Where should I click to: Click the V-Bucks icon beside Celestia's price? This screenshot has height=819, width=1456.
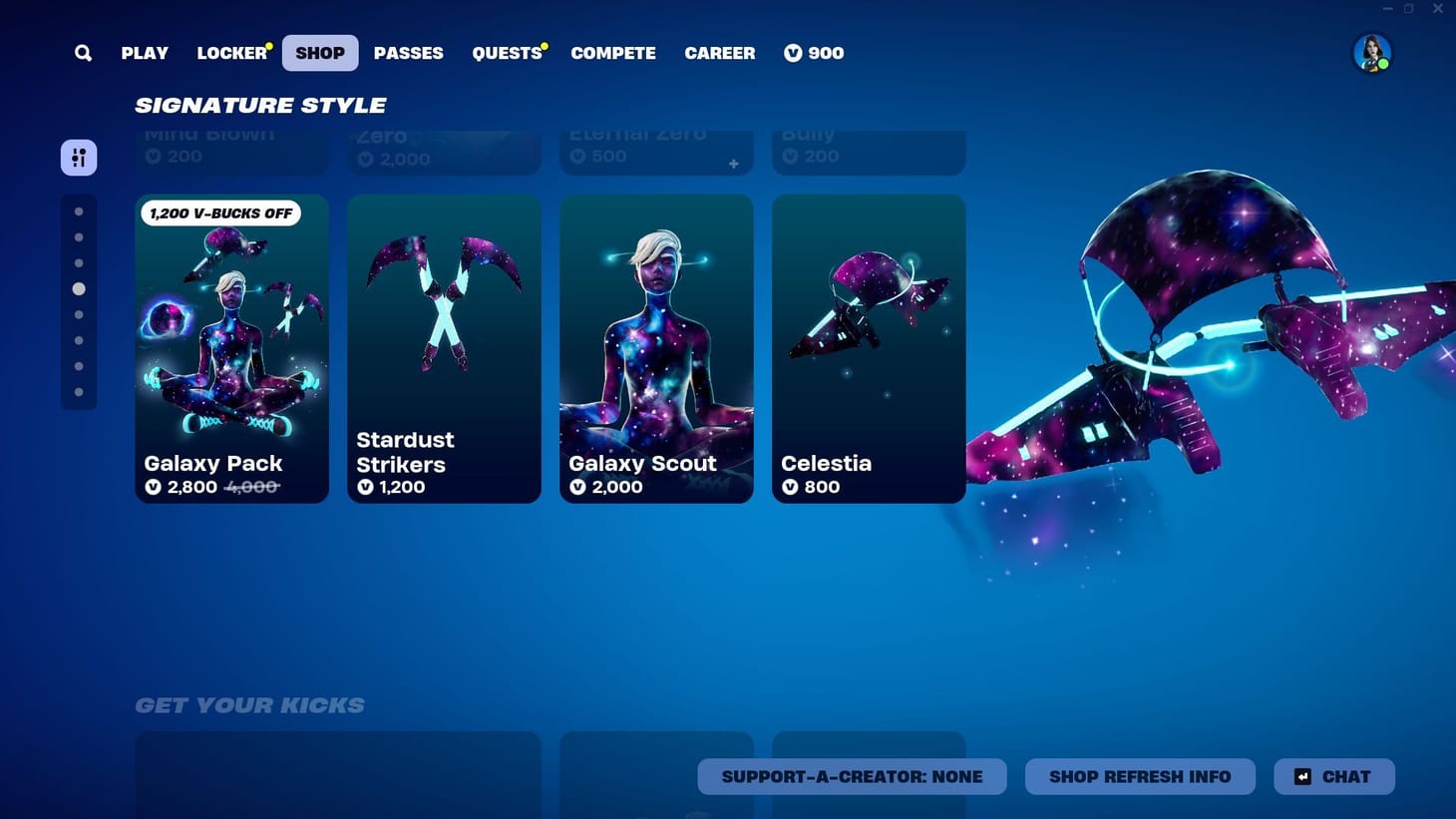[790, 488]
